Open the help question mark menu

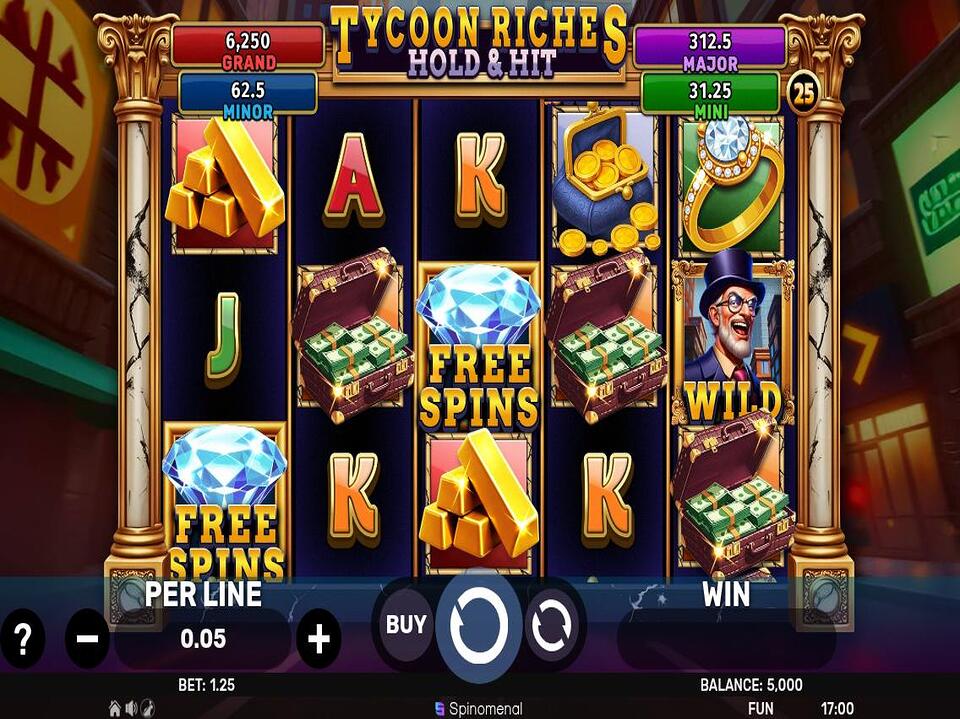pyautogui.click(x=22, y=638)
